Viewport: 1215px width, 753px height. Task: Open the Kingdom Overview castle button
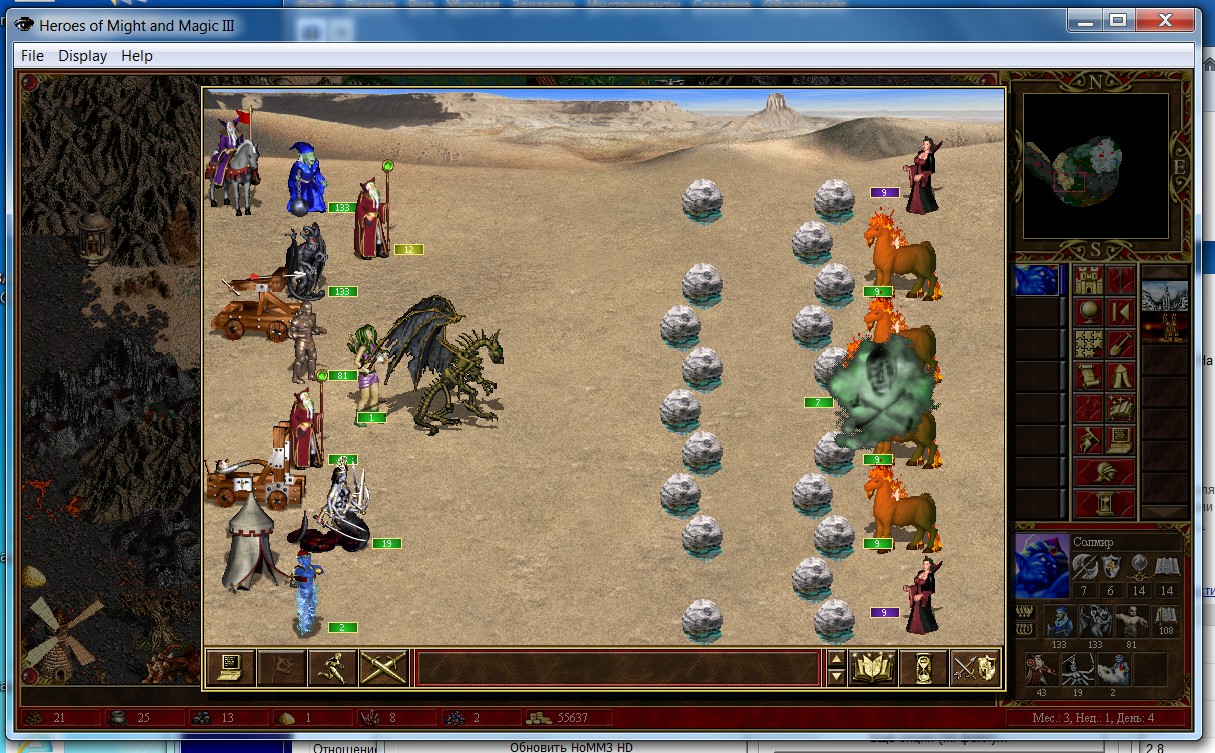point(1090,281)
